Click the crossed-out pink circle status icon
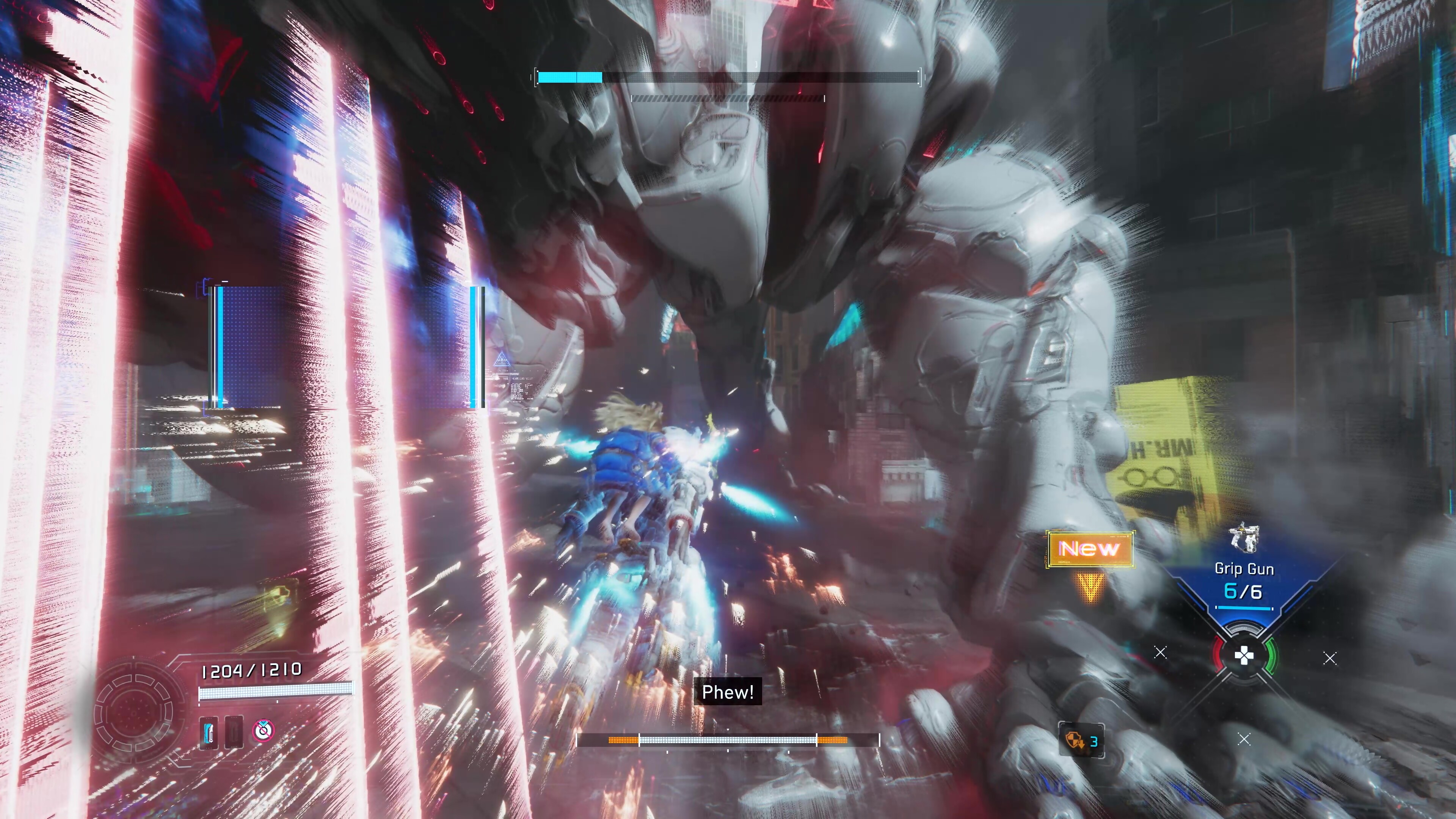 [x=263, y=730]
